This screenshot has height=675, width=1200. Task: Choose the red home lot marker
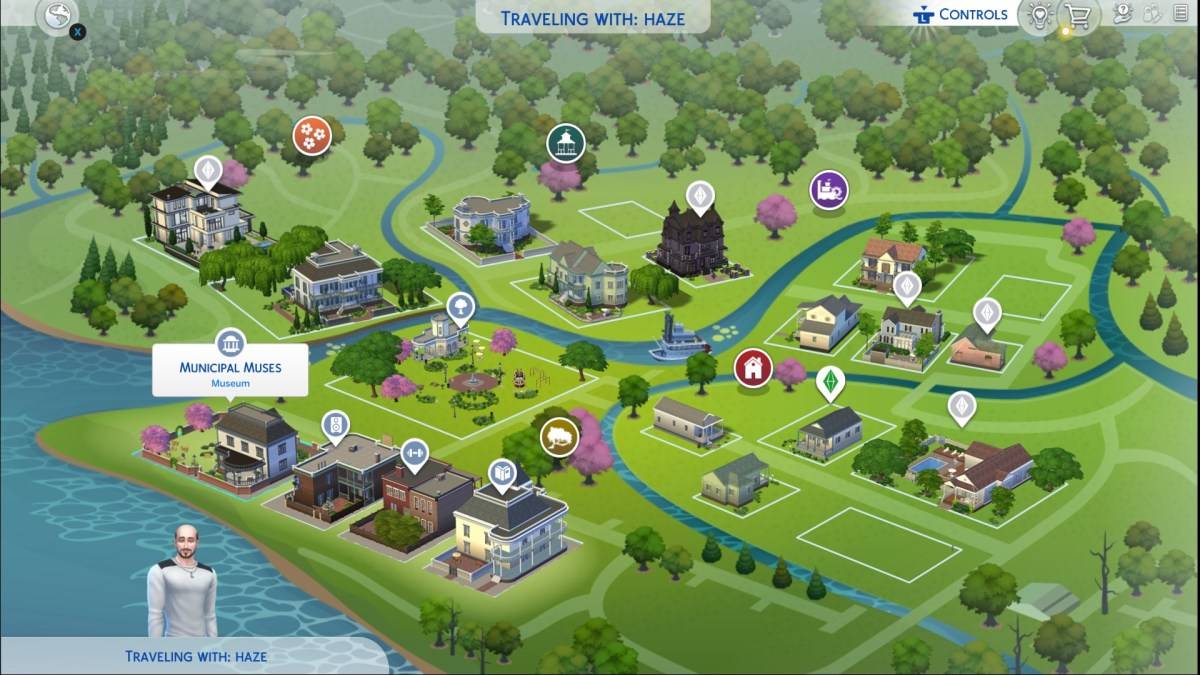click(x=753, y=367)
